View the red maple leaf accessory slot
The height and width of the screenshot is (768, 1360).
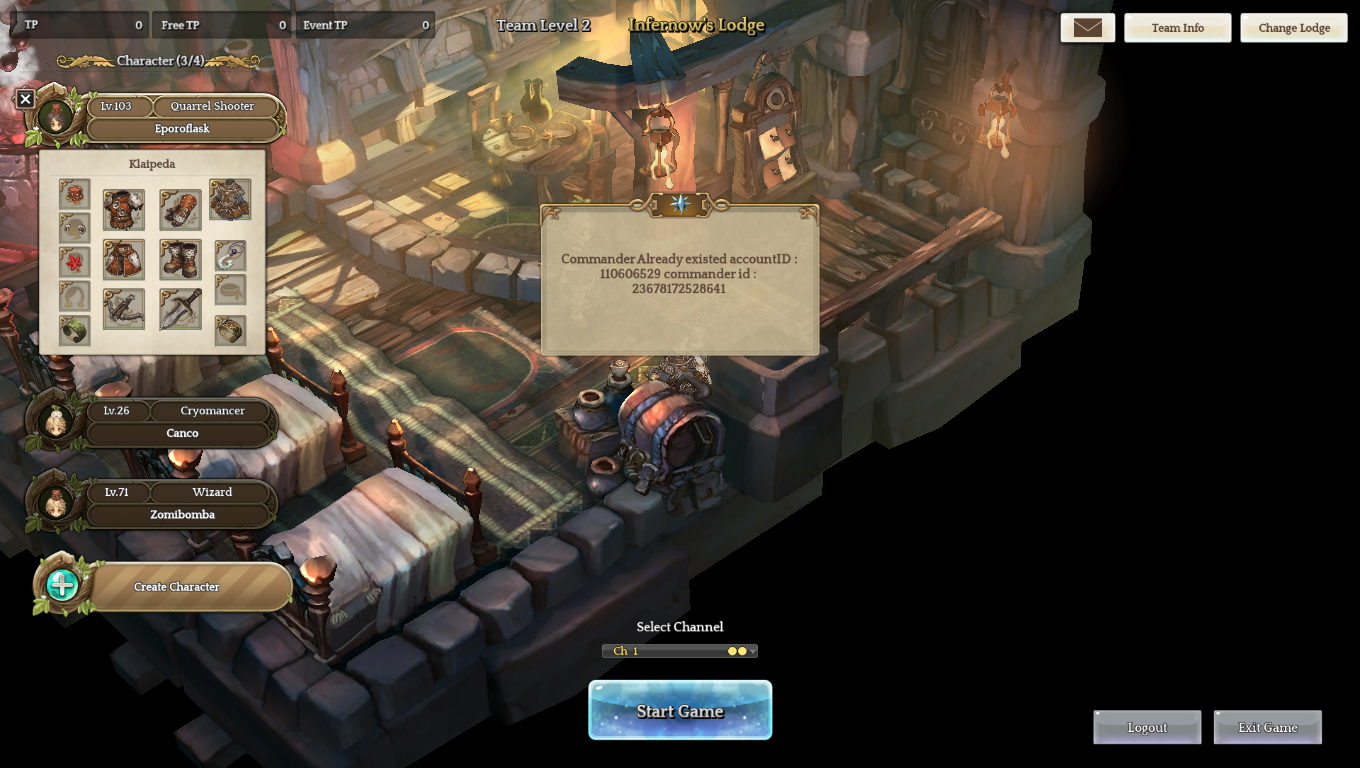tap(74, 262)
